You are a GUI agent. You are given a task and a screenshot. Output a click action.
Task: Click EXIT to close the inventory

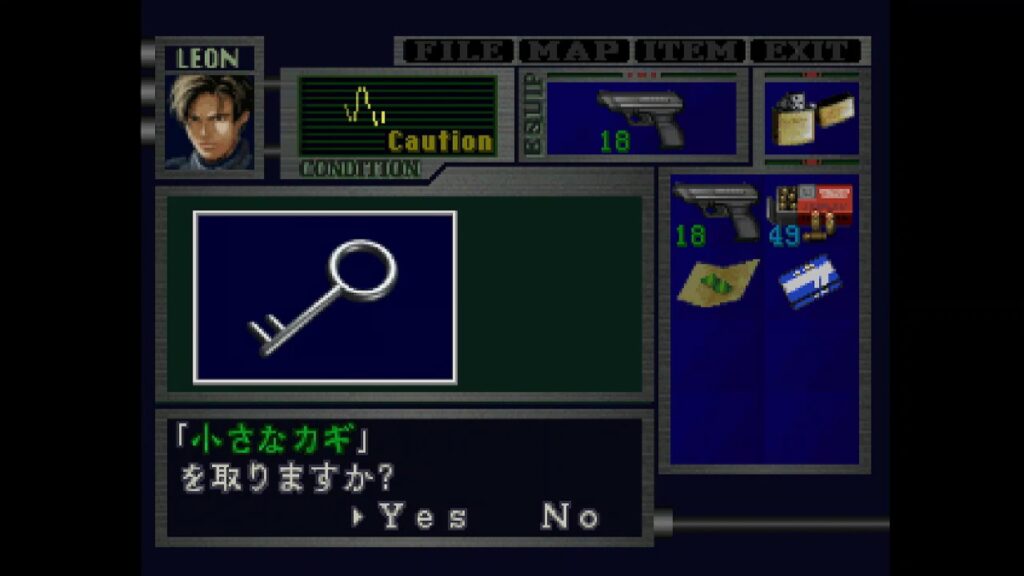click(x=806, y=51)
